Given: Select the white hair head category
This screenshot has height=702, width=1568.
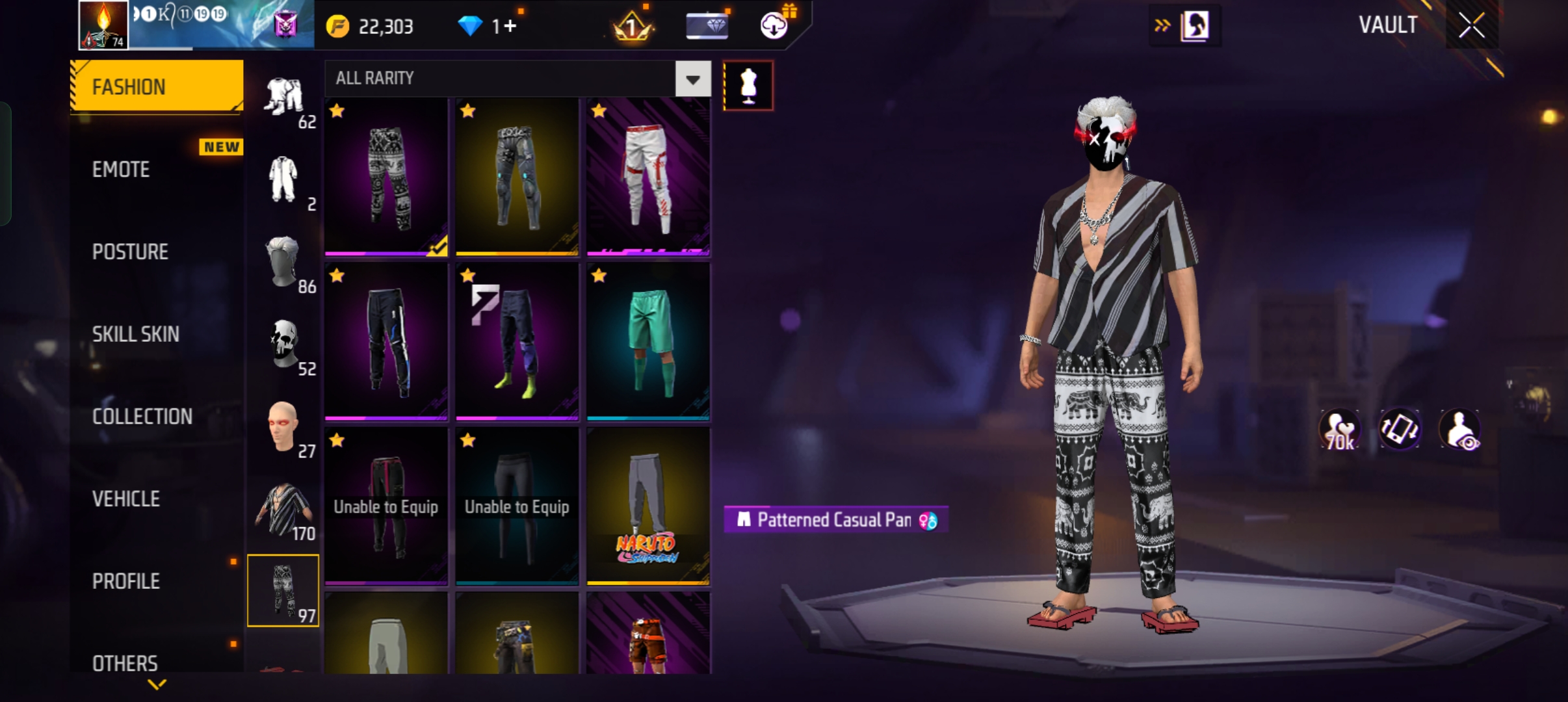Looking at the screenshot, I should coord(283,263).
